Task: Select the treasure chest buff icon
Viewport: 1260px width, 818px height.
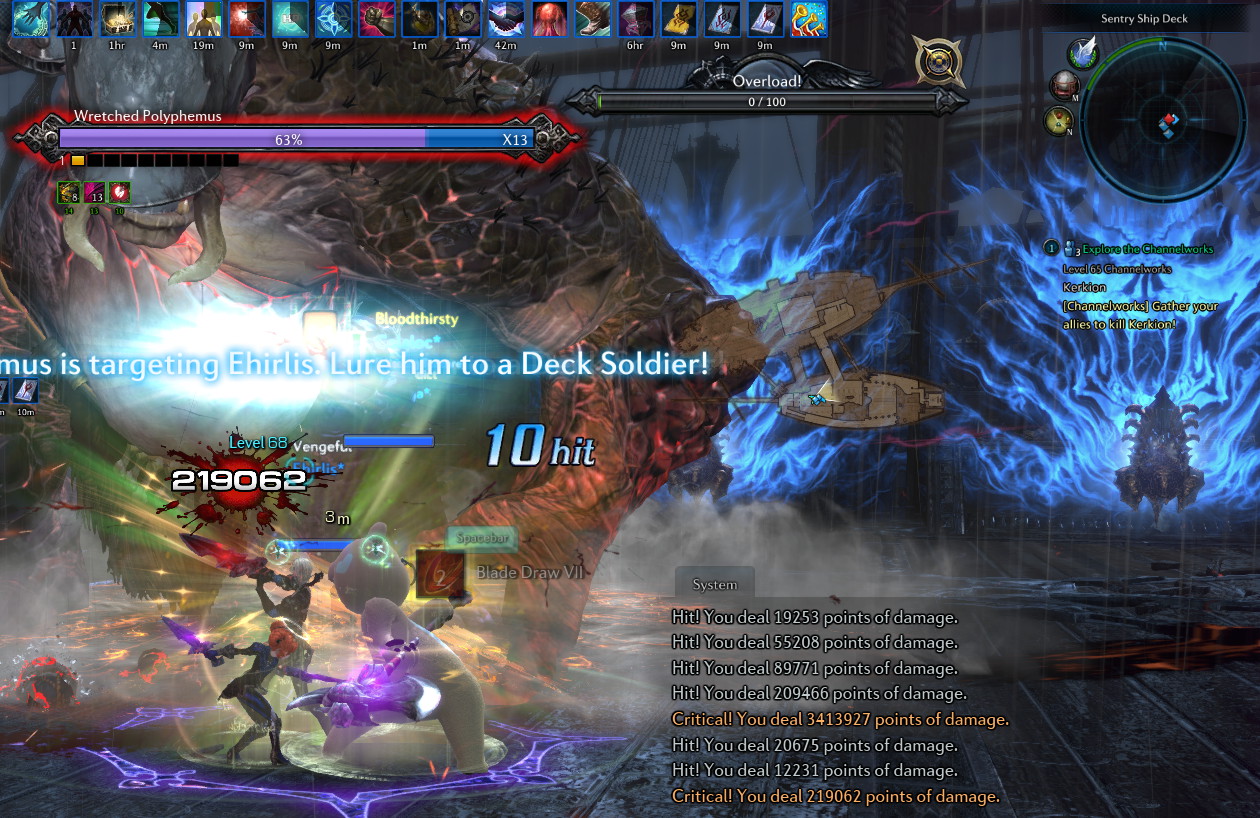Action: [x=115, y=19]
